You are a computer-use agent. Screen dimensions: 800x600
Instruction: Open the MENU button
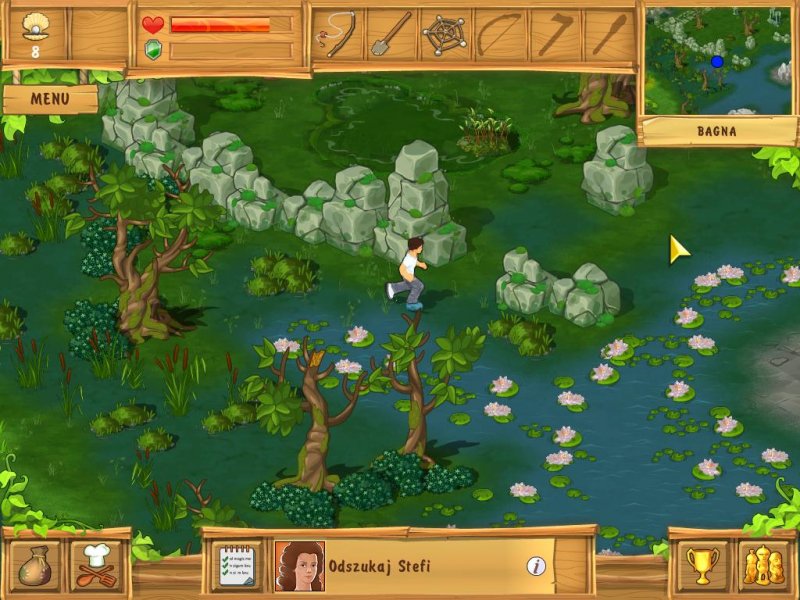click(49, 98)
